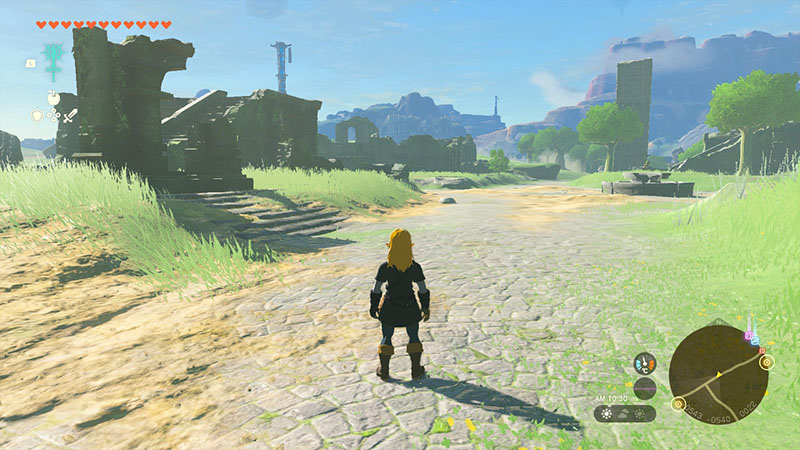Open the circular minimap

pyautogui.click(x=718, y=375)
